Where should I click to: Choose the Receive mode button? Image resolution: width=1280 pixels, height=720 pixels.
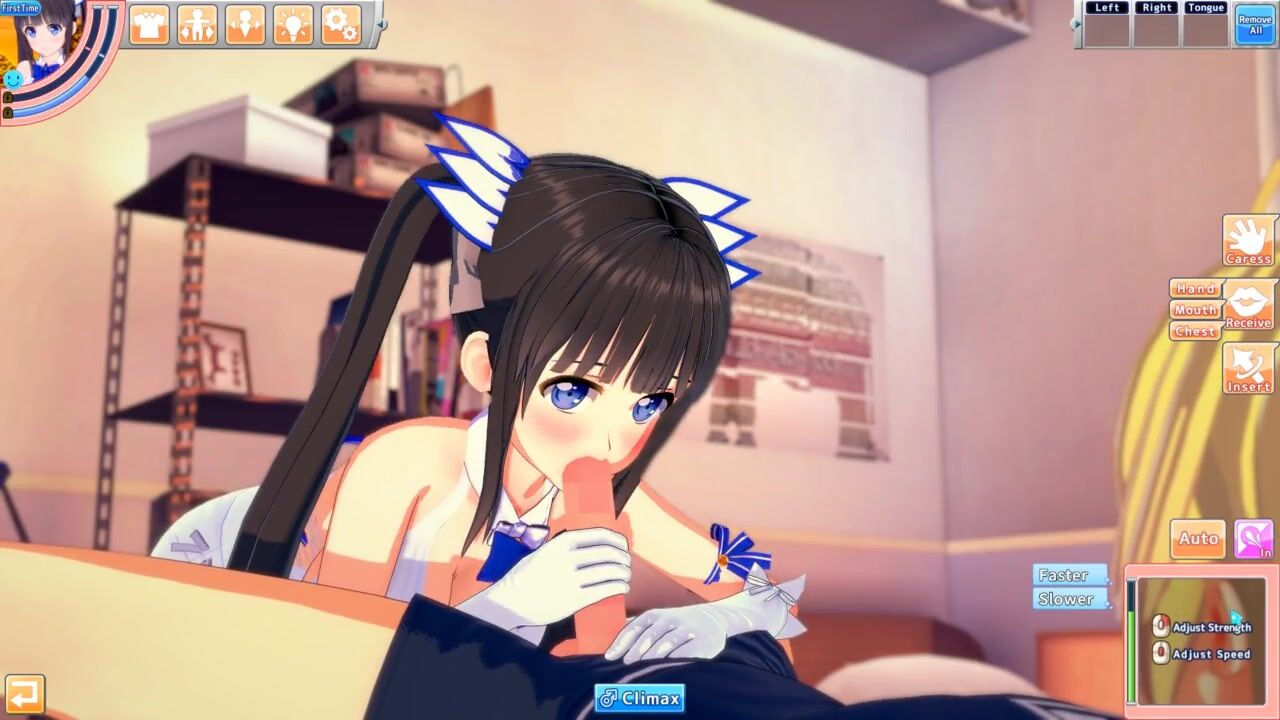click(x=1248, y=304)
